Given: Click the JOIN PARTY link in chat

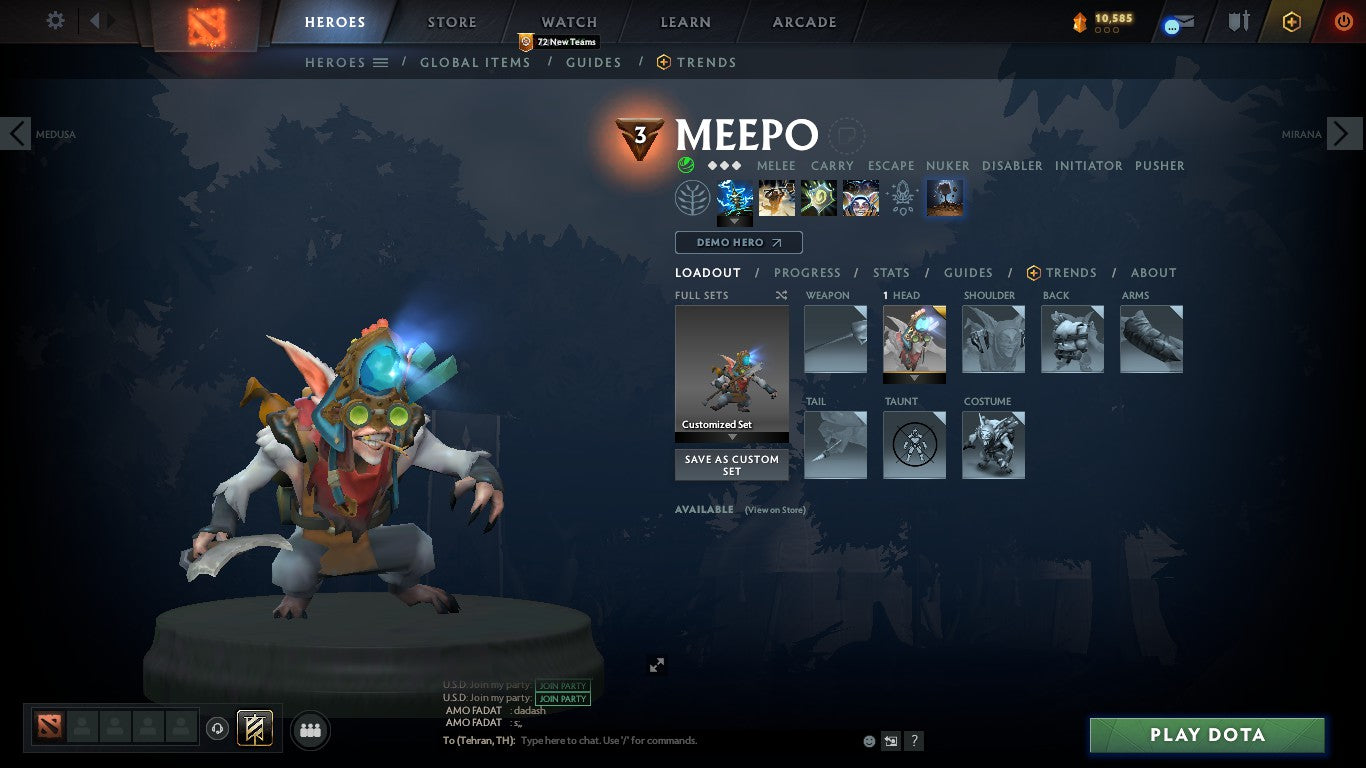Looking at the screenshot, I should point(562,698).
